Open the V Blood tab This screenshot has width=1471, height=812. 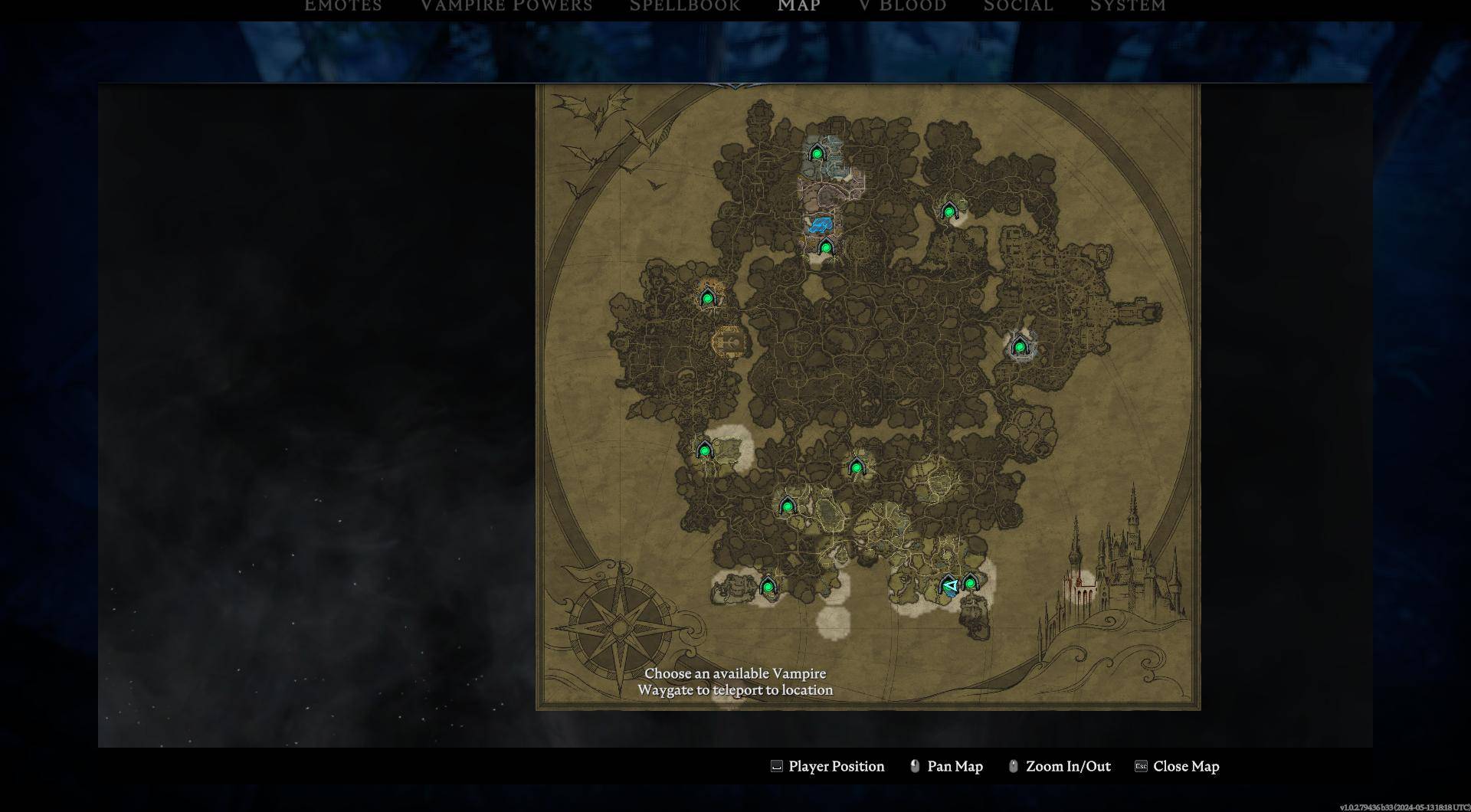(x=902, y=6)
